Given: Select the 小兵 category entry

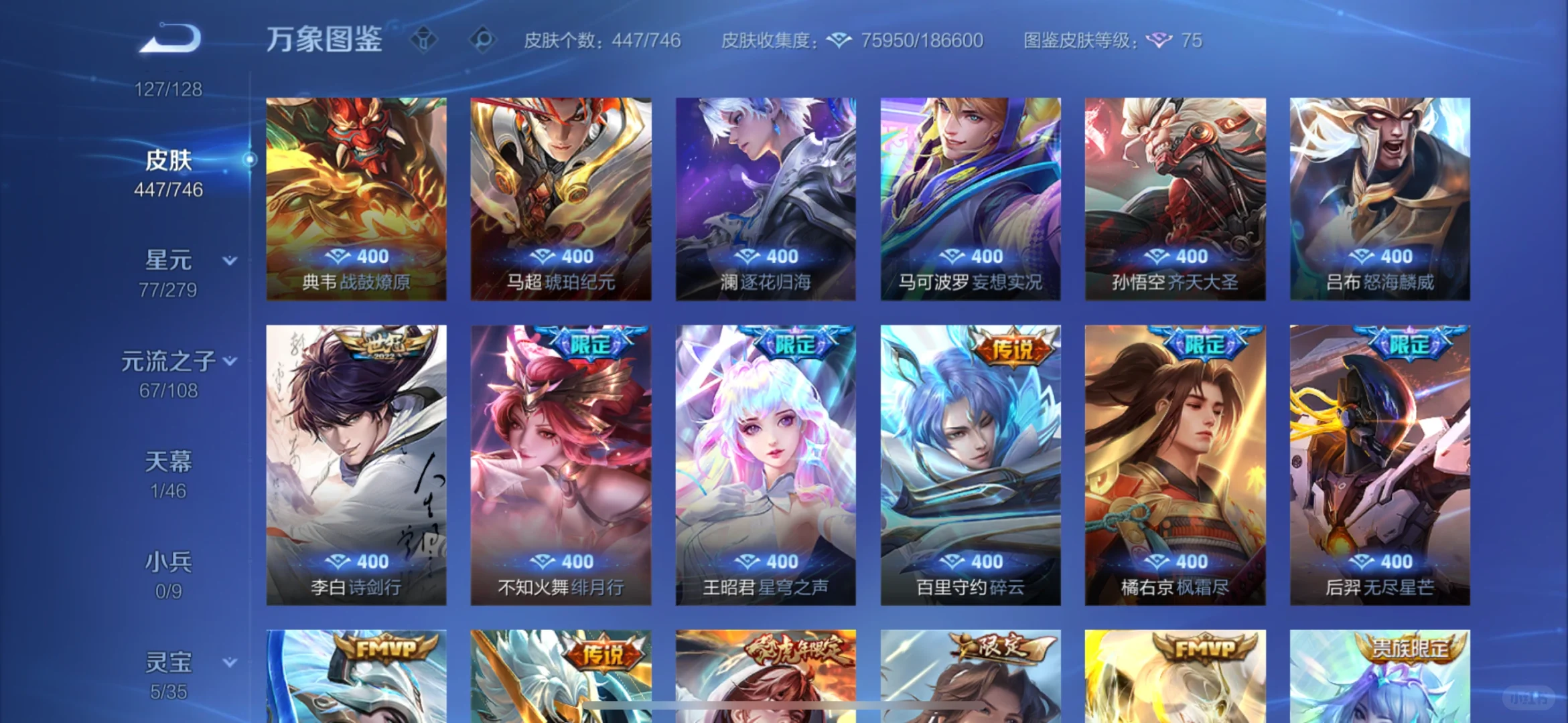Looking at the screenshot, I should click(167, 562).
